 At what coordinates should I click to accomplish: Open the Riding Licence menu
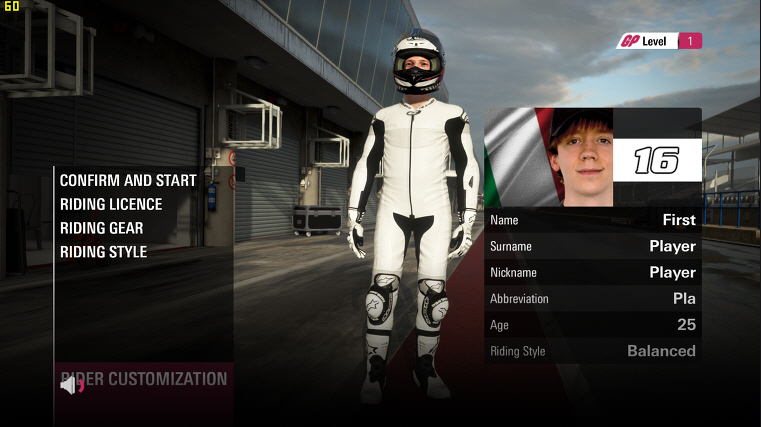[x=111, y=204]
